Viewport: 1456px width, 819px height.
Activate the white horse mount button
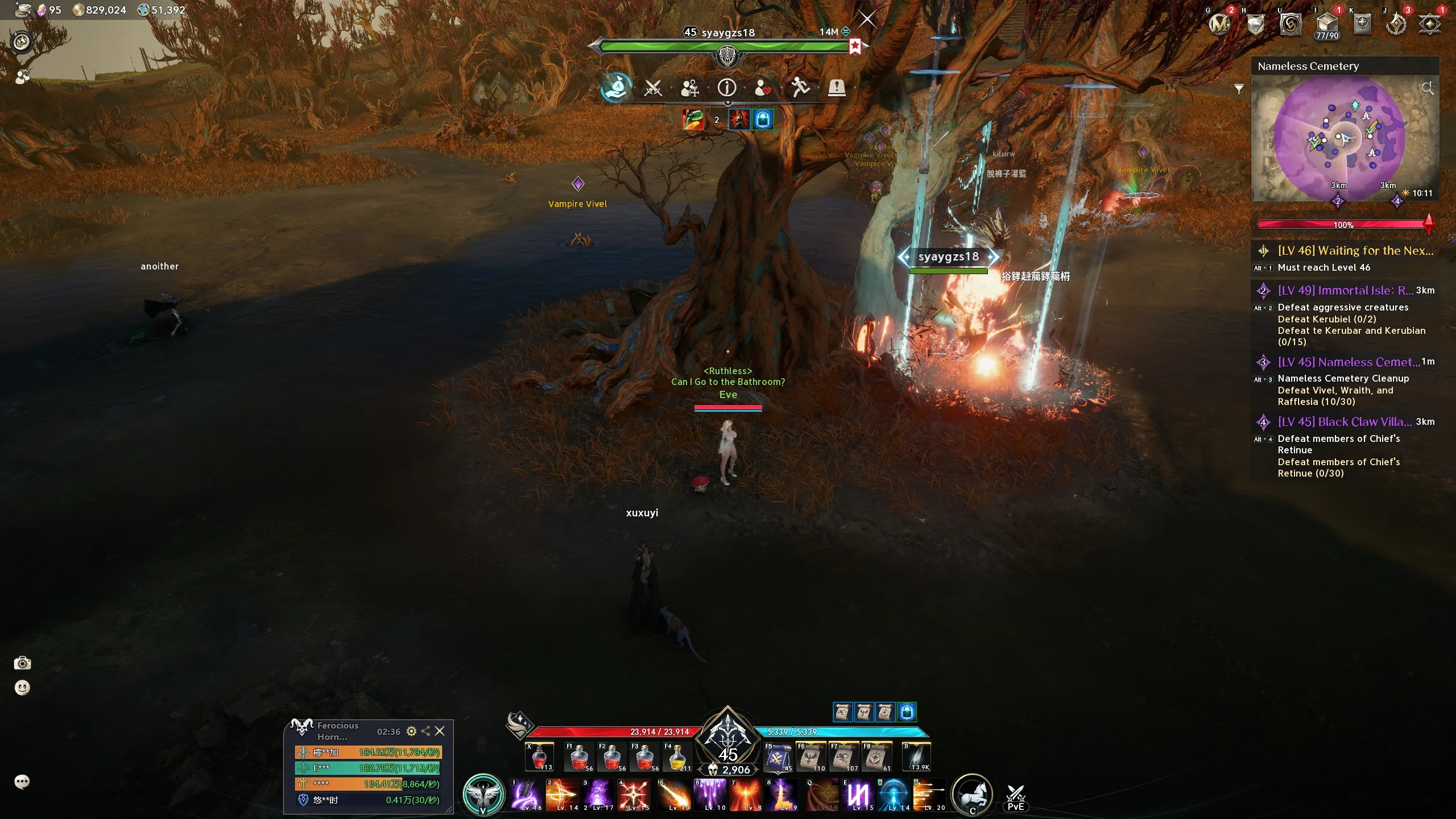click(972, 794)
